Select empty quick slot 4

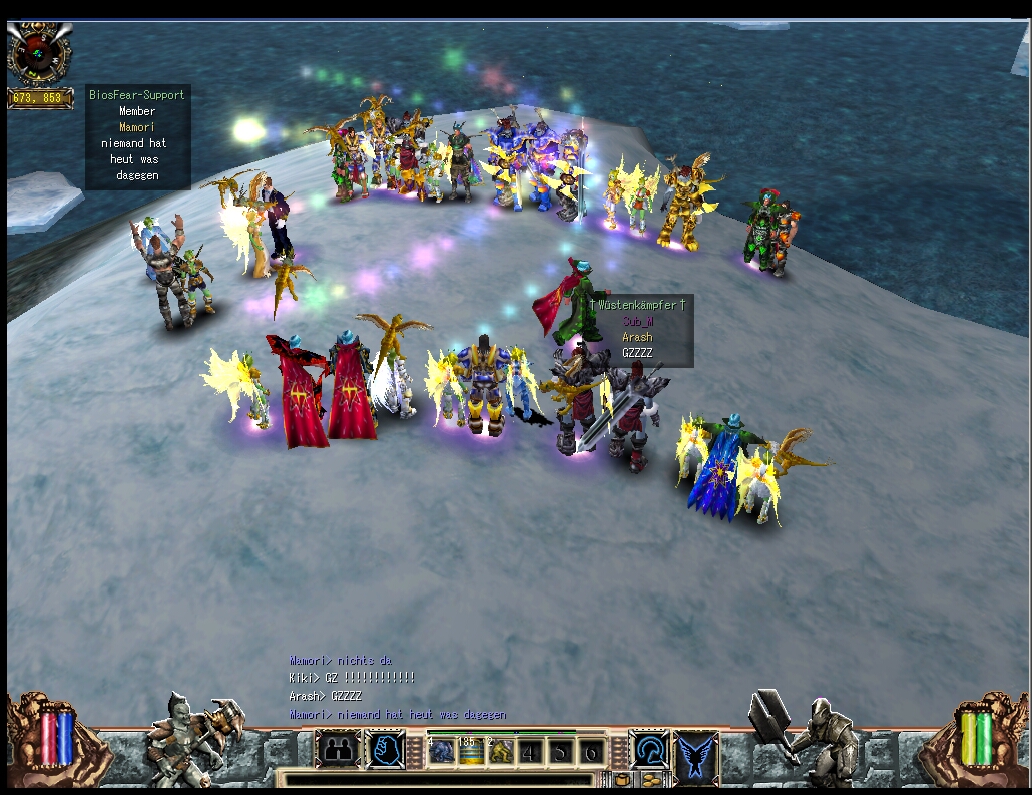pos(529,752)
